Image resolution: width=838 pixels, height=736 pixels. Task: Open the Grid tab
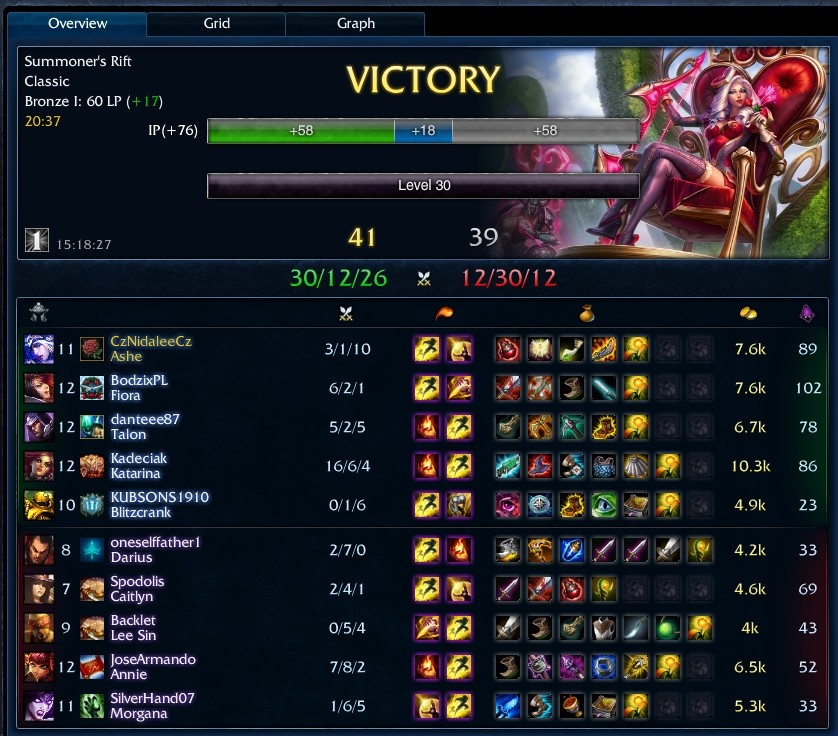pos(217,23)
